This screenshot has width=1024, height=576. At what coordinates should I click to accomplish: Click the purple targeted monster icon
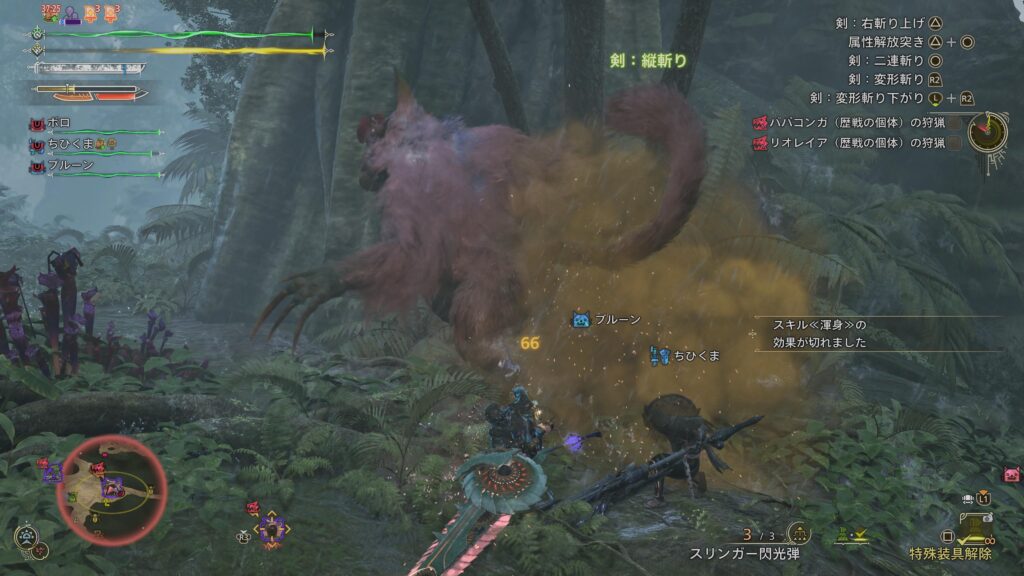pyautogui.click(x=271, y=529)
